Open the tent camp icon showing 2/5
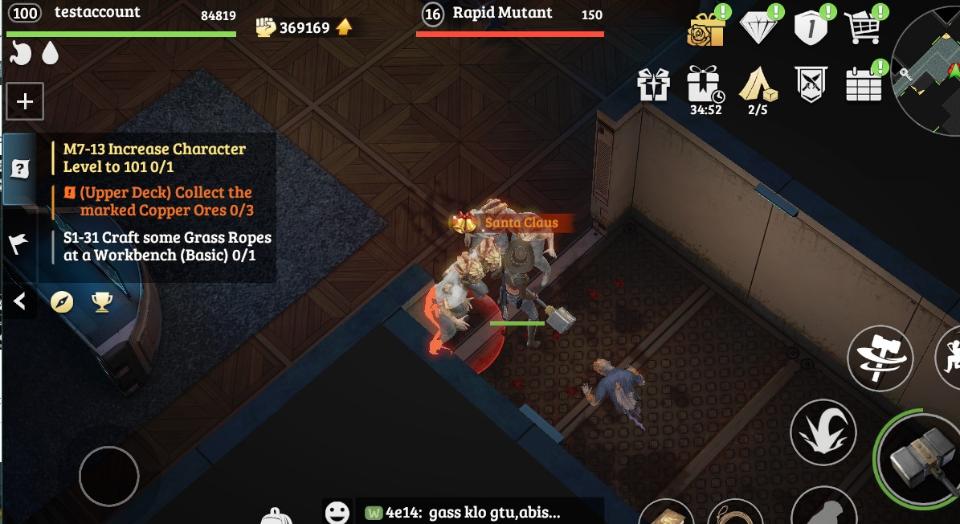The height and width of the screenshot is (524, 960). (x=757, y=85)
